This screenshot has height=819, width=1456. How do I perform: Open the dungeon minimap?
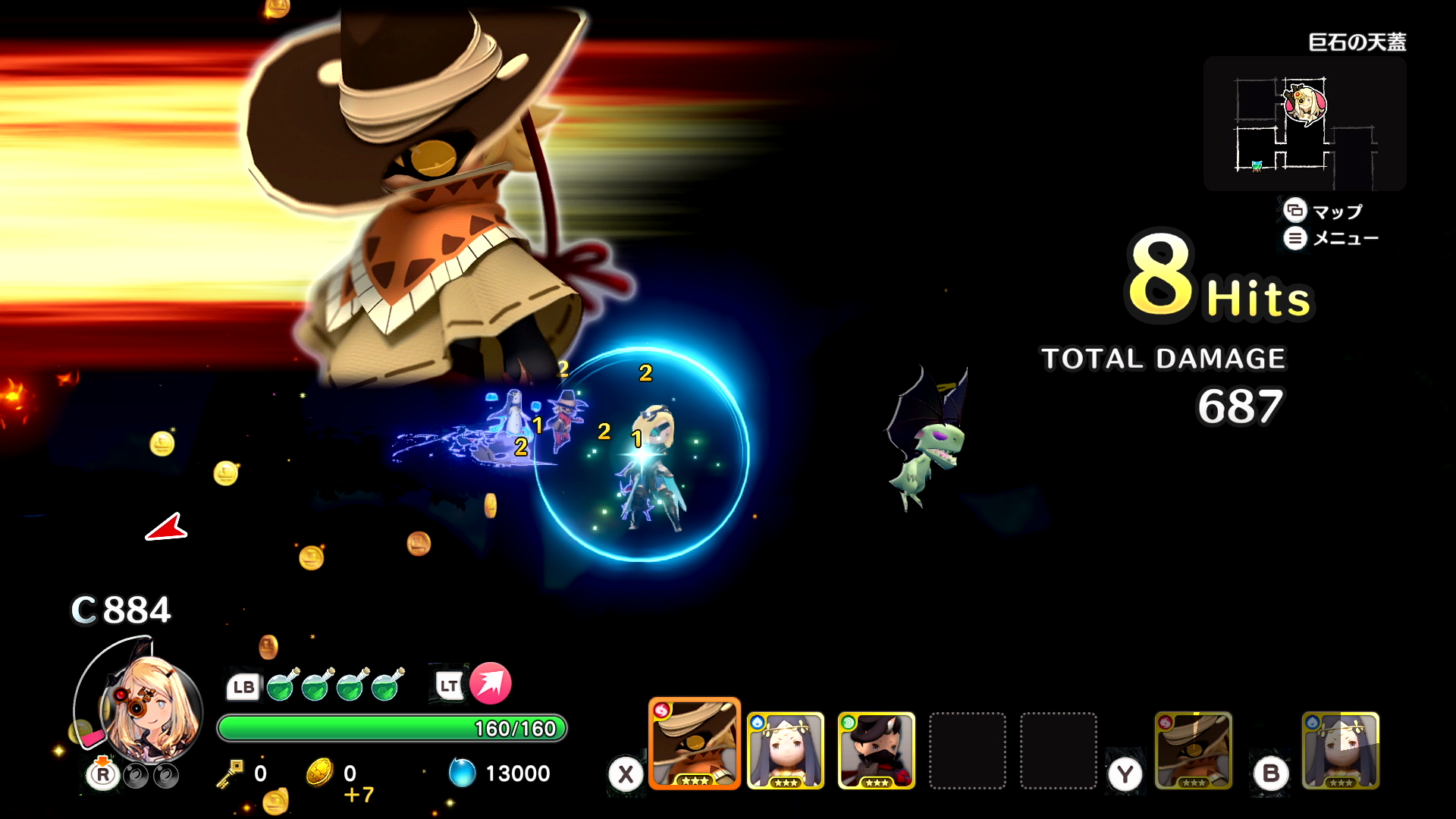[1304, 124]
